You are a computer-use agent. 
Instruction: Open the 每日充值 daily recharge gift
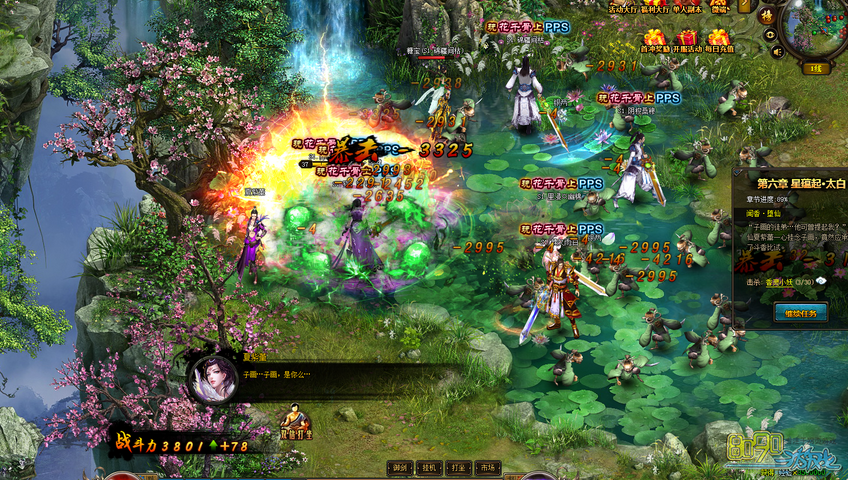tap(719, 40)
